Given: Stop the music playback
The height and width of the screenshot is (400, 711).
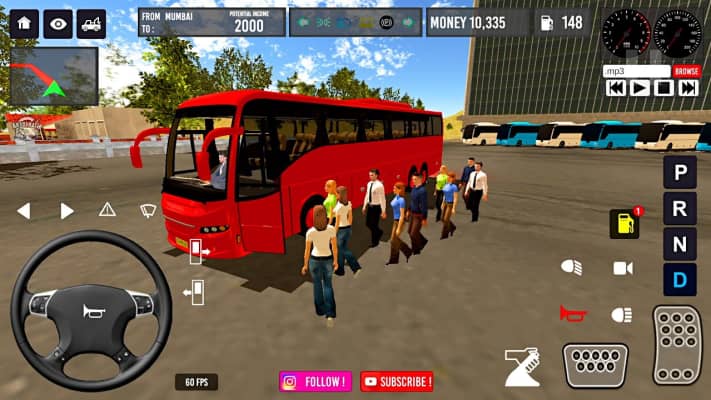Looking at the screenshot, I should click(x=663, y=88).
